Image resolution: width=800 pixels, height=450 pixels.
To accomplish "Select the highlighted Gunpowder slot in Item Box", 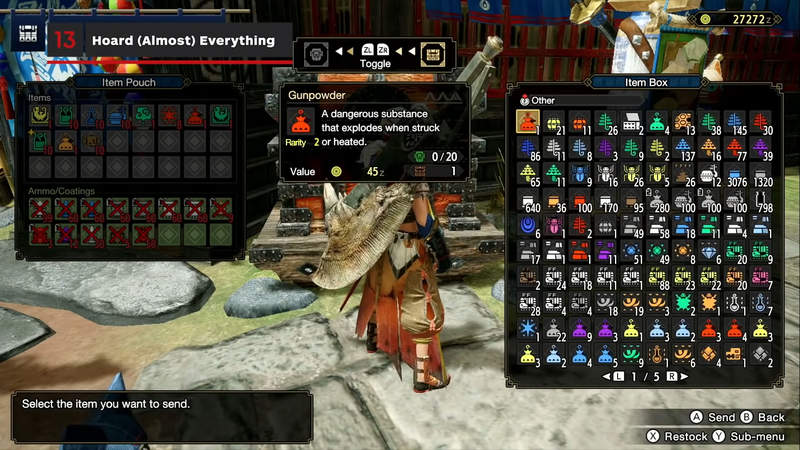I will (x=529, y=122).
